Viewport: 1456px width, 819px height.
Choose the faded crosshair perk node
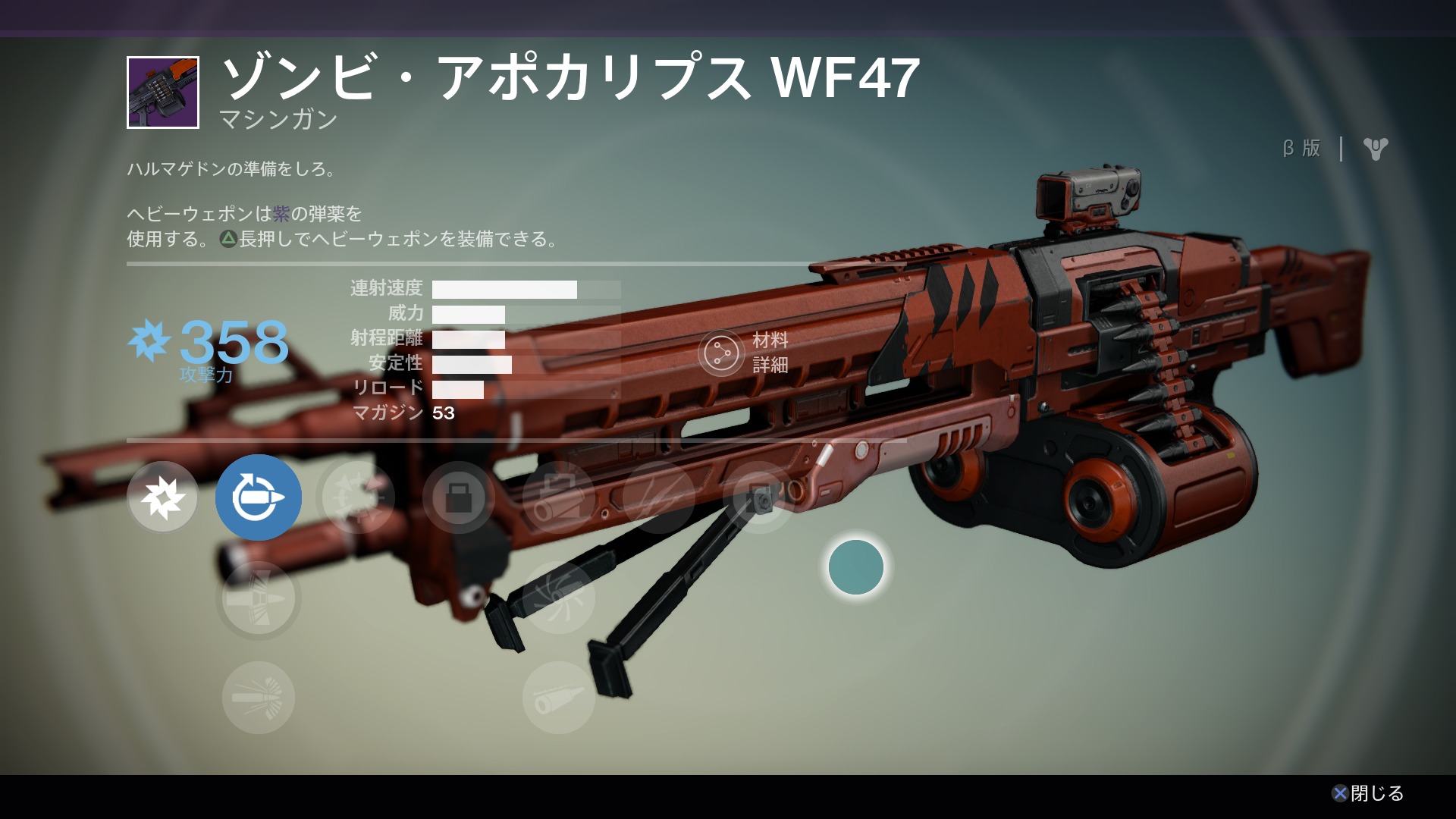coord(358,497)
